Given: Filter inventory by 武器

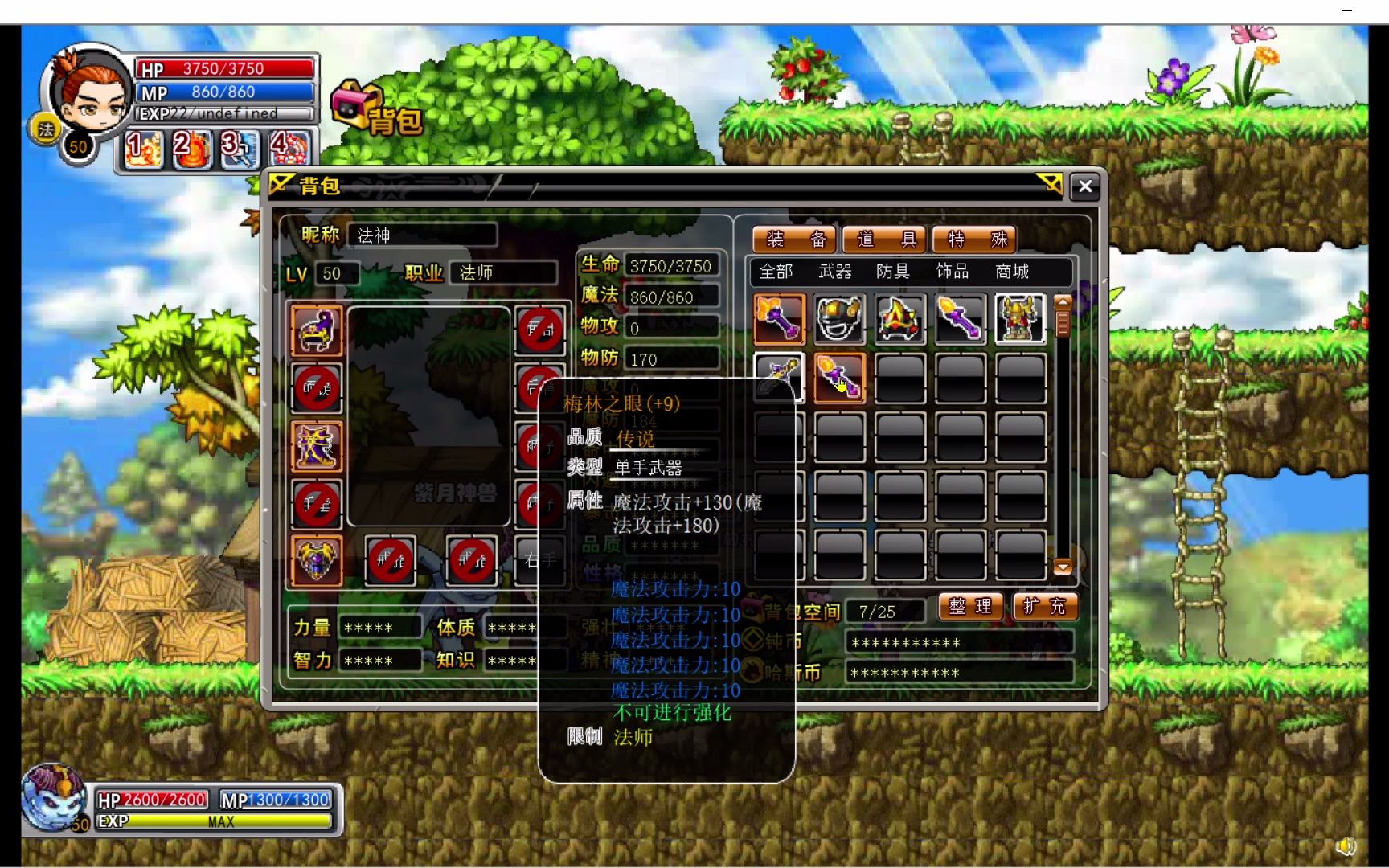Looking at the screenshot, I should [836, 272].
